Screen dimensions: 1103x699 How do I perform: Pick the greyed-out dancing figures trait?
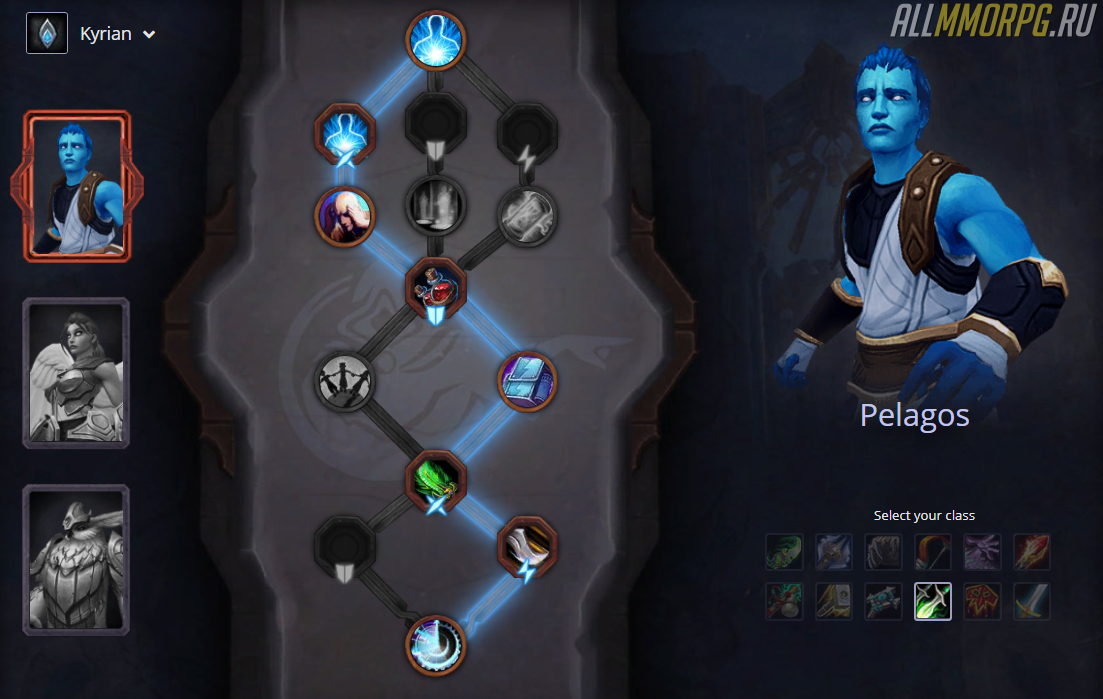(x=345, y=381)
